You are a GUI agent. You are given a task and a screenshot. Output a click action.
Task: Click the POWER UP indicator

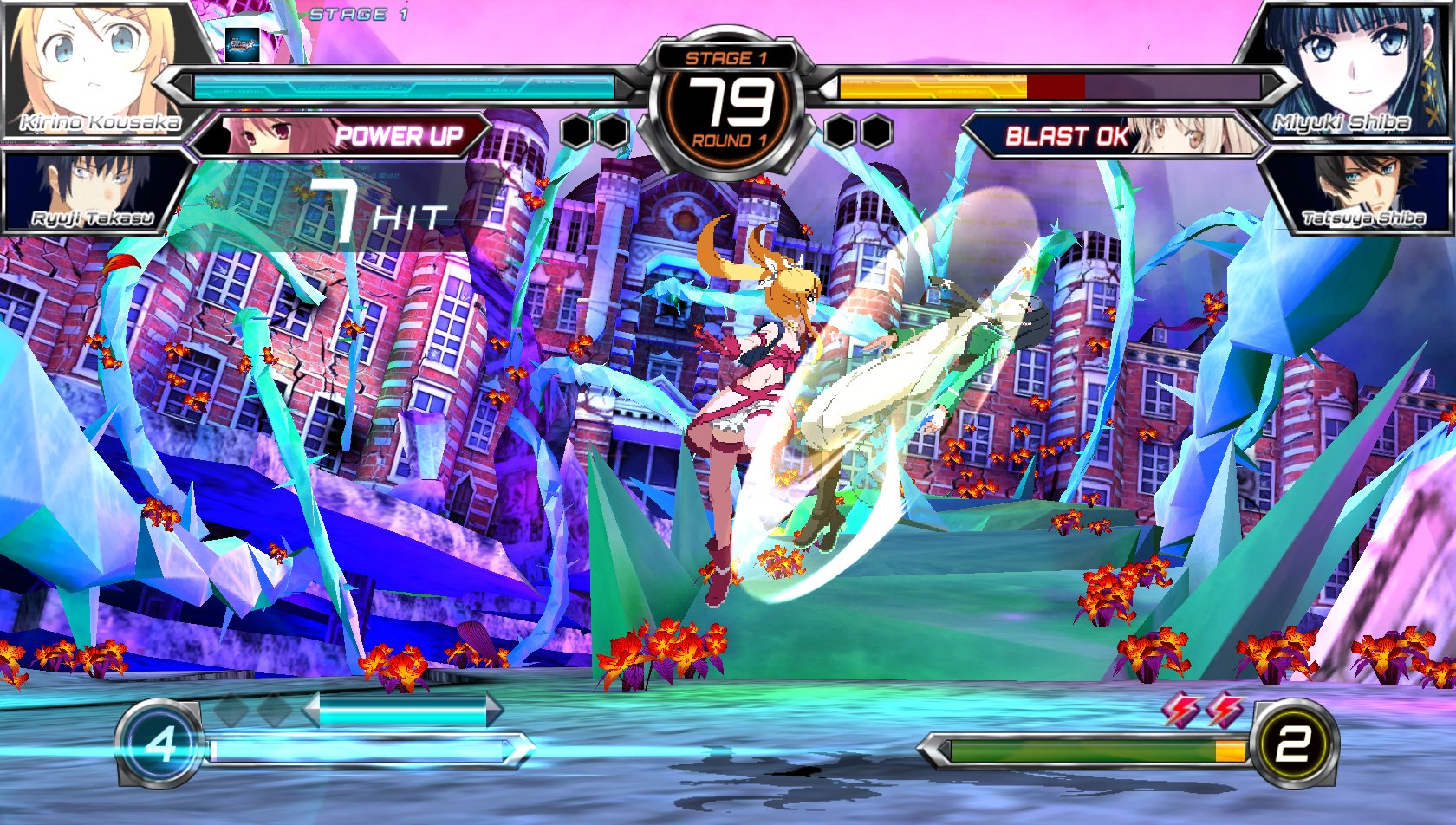[x=397, y=136]
